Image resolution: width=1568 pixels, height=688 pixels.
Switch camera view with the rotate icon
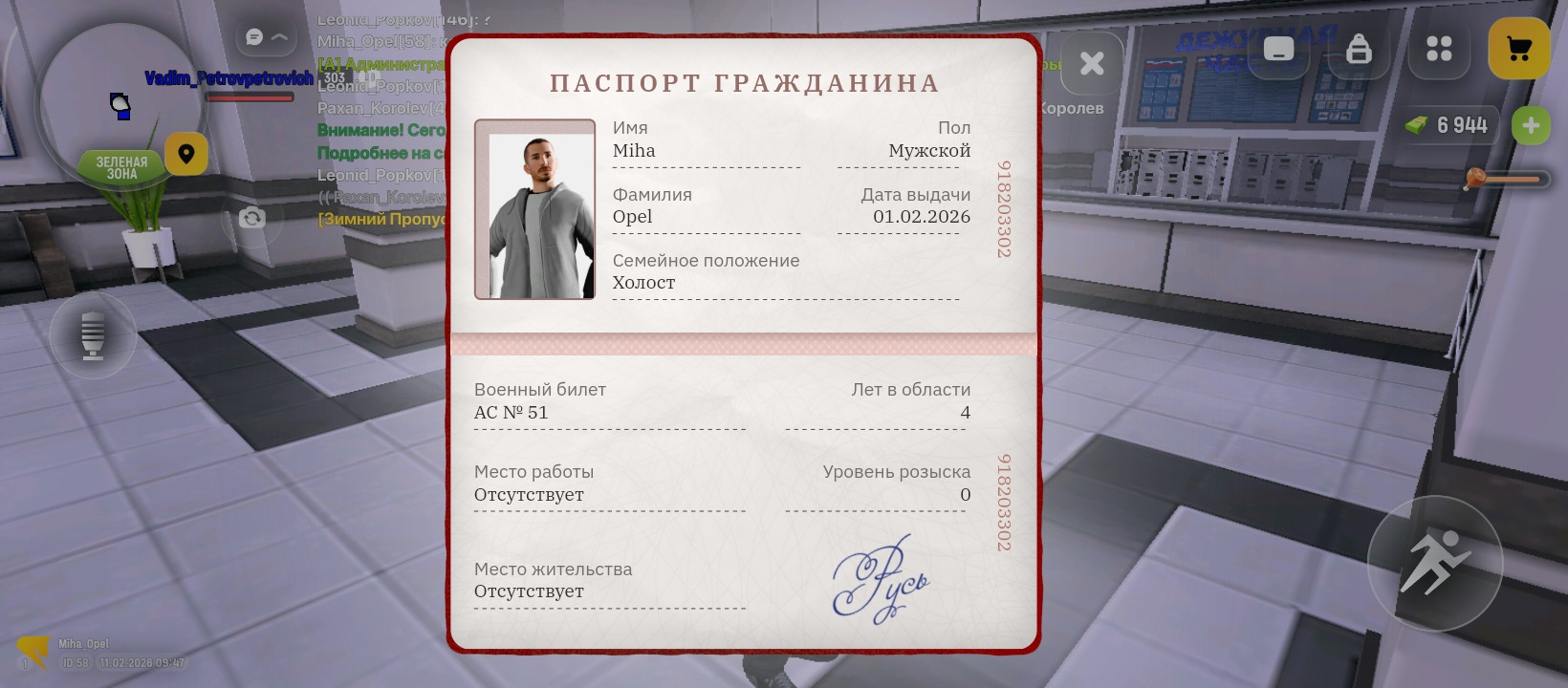coord(251,219)
